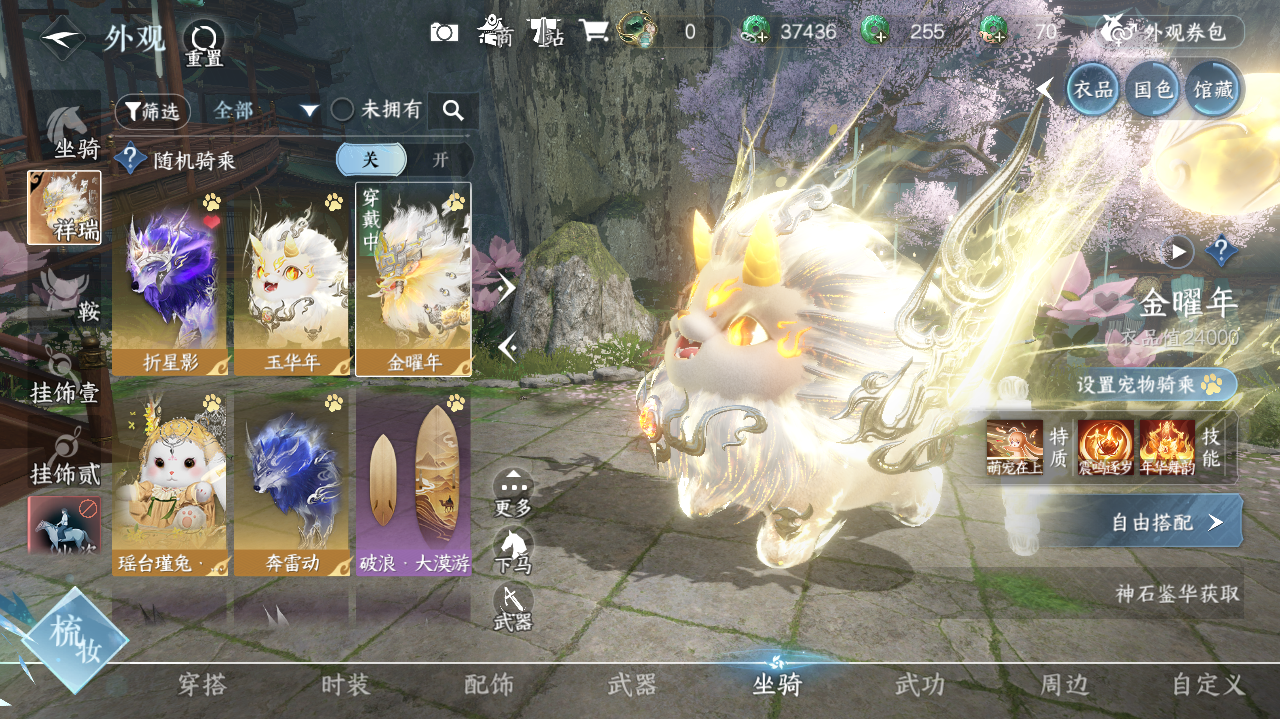This screenshot has height=719, width=1280.
Task: Select the 破浪·大漠游 surfboard card
Action: coord(413,483)
